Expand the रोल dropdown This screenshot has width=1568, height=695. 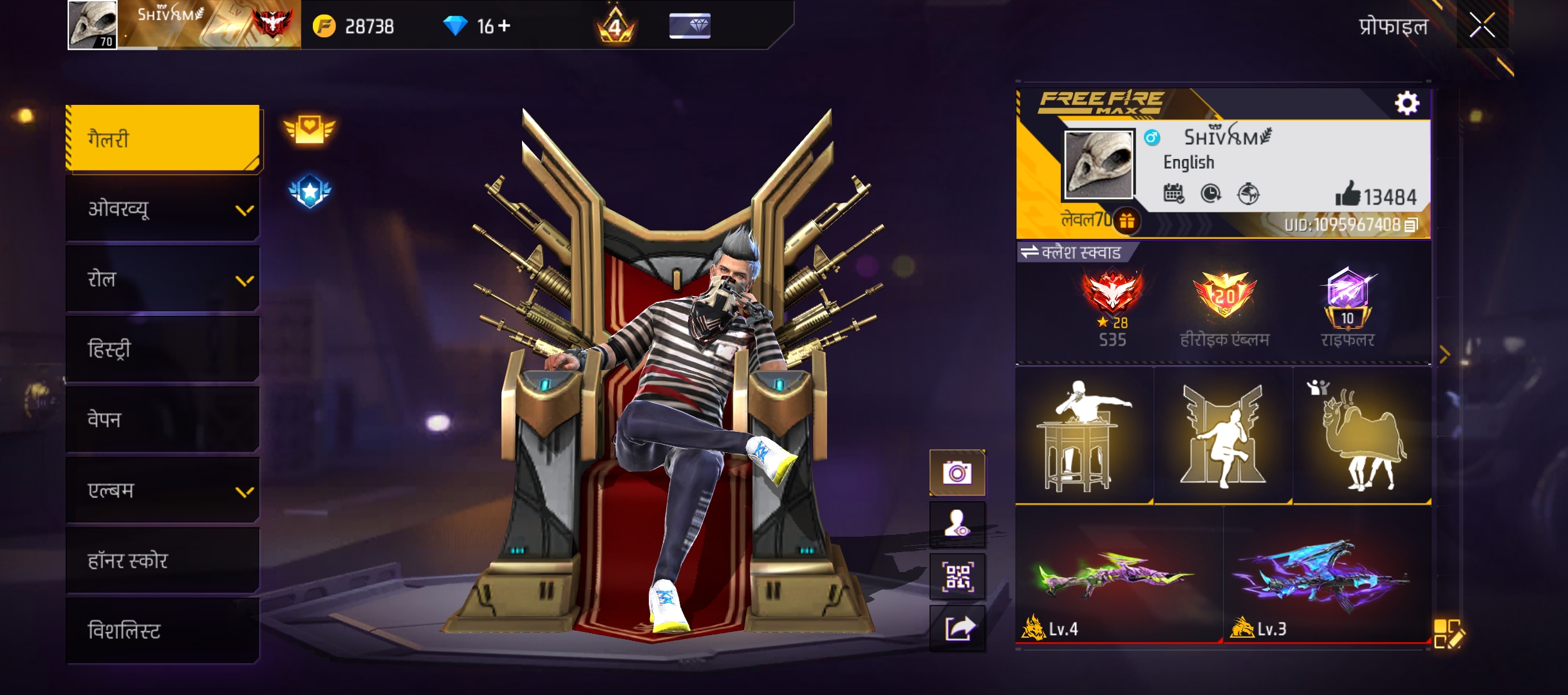(162, 279)
